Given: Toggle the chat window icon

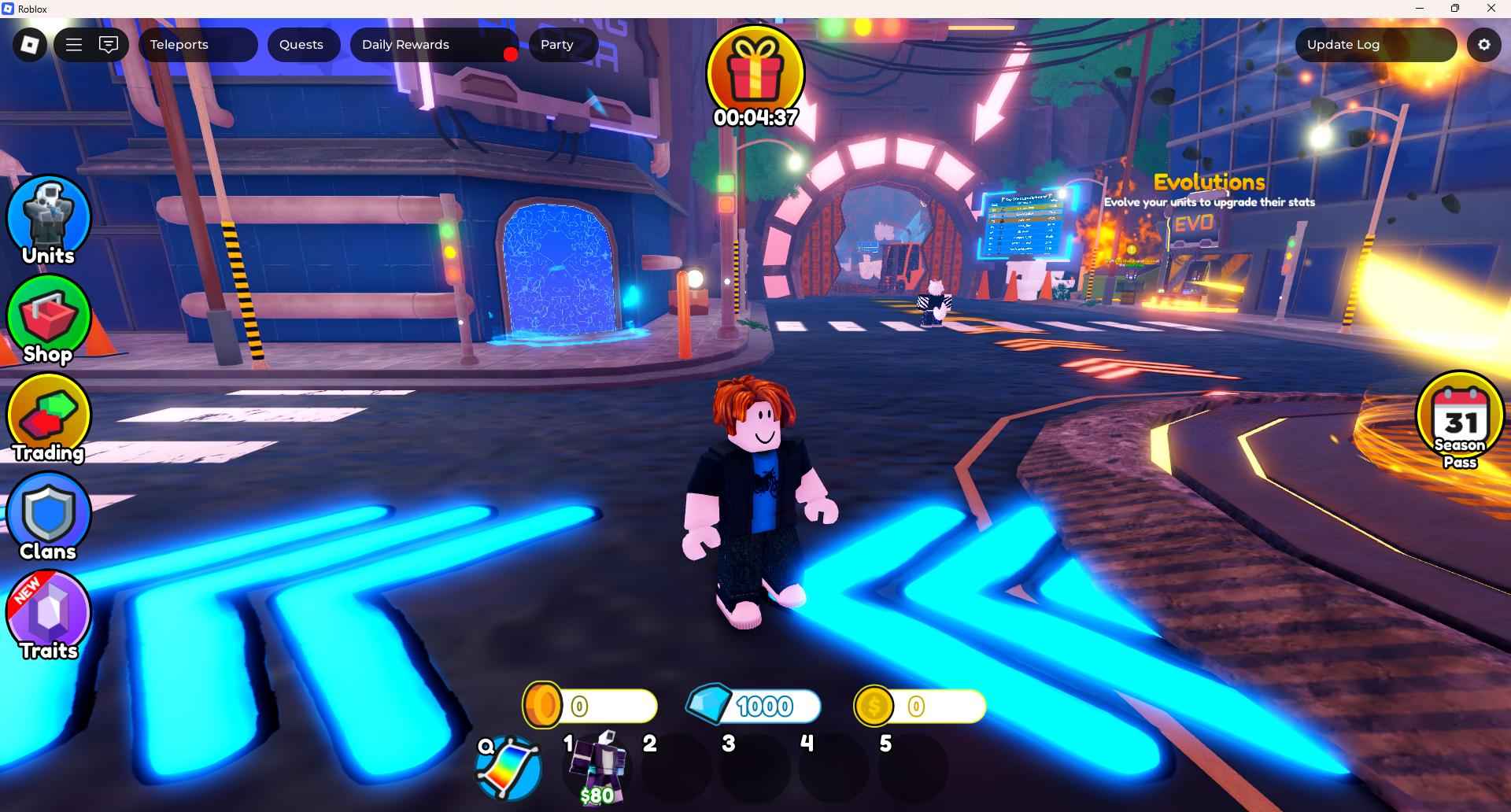Looking at the screenshot, I should (x=109, y=45).
